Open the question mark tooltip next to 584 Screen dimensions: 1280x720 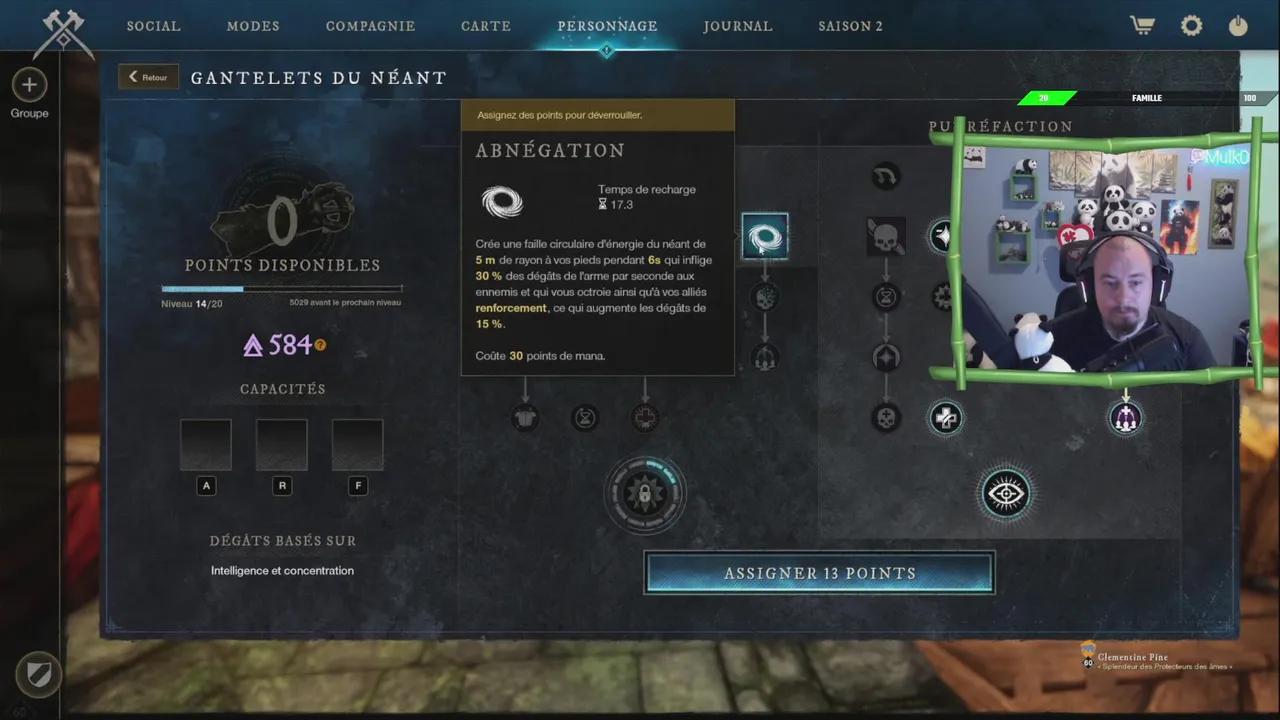pyautogui.click(x=319, y=345)
